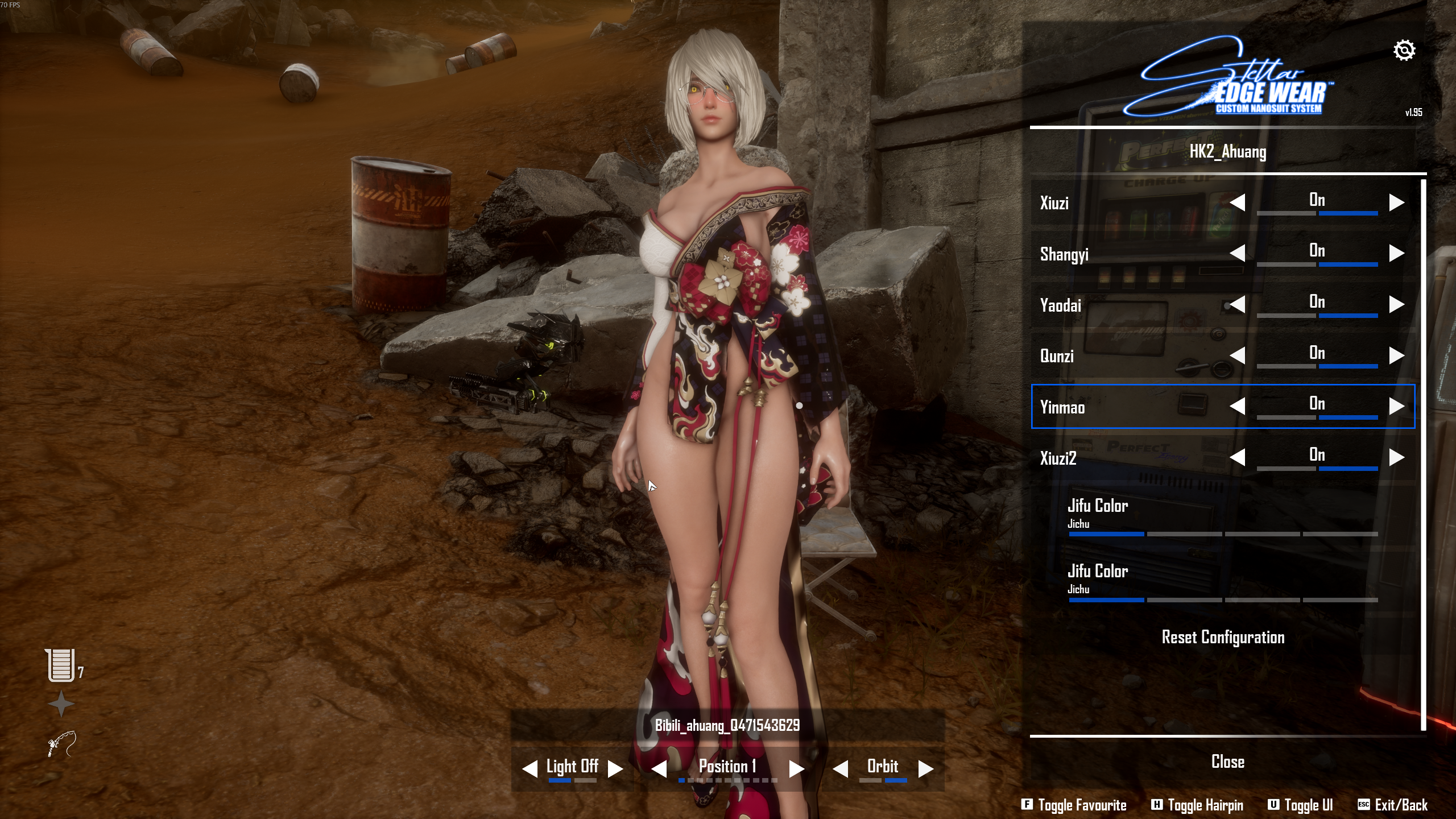Switch Yinmao using its right arrow

point(1396,406)
